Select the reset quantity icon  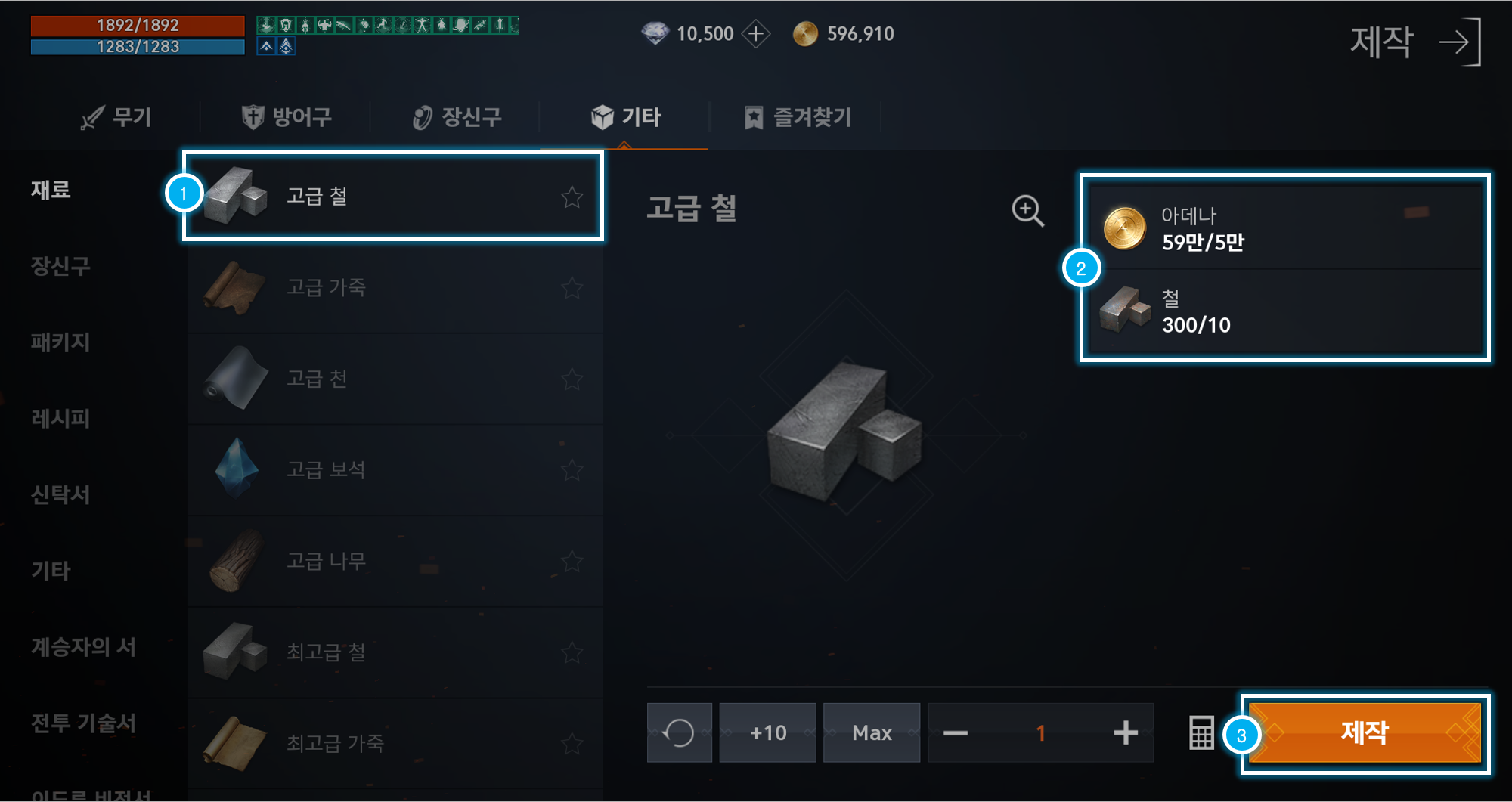(678, 732)
